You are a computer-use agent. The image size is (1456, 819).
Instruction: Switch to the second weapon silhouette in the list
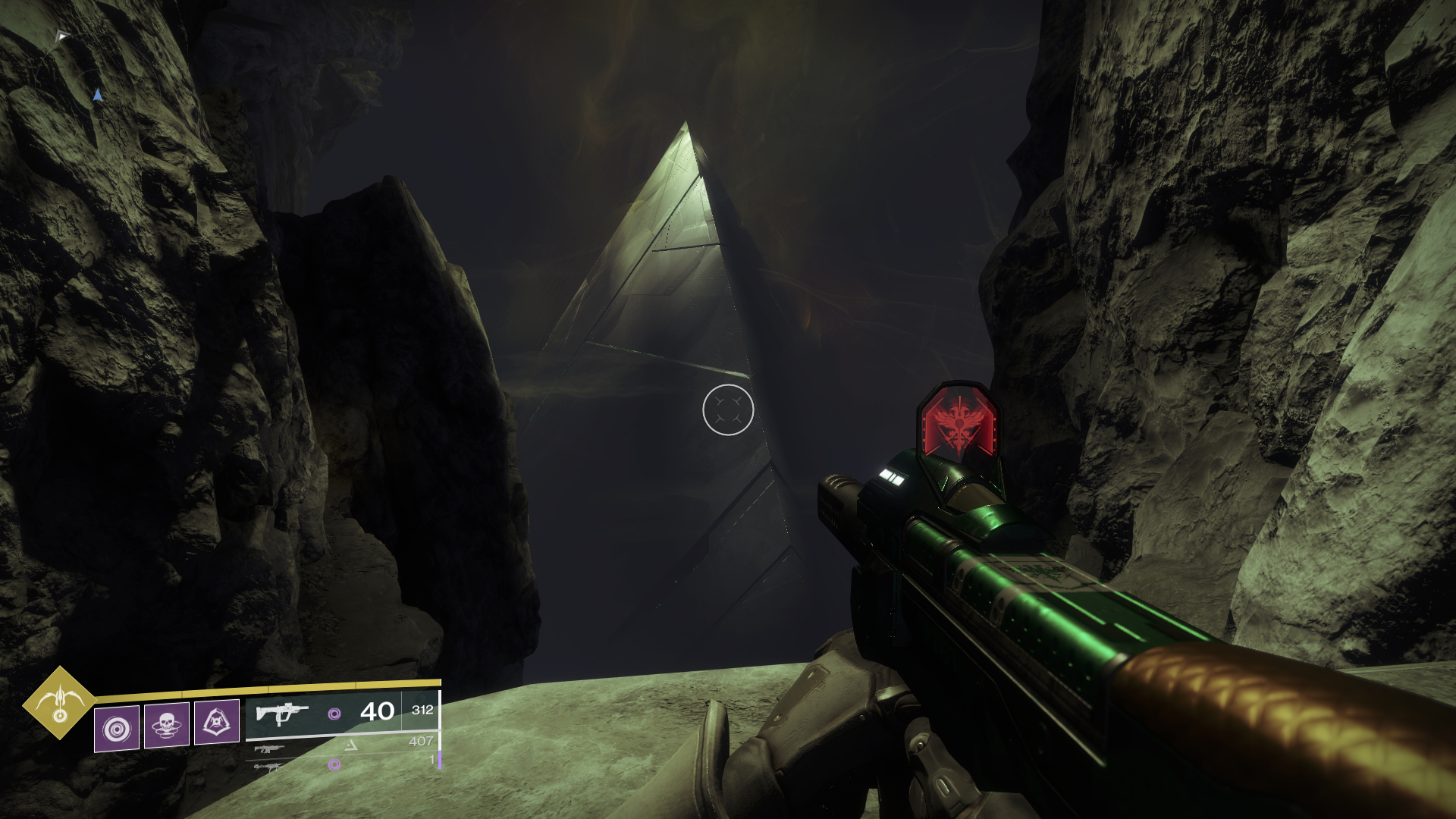(269, 748)
